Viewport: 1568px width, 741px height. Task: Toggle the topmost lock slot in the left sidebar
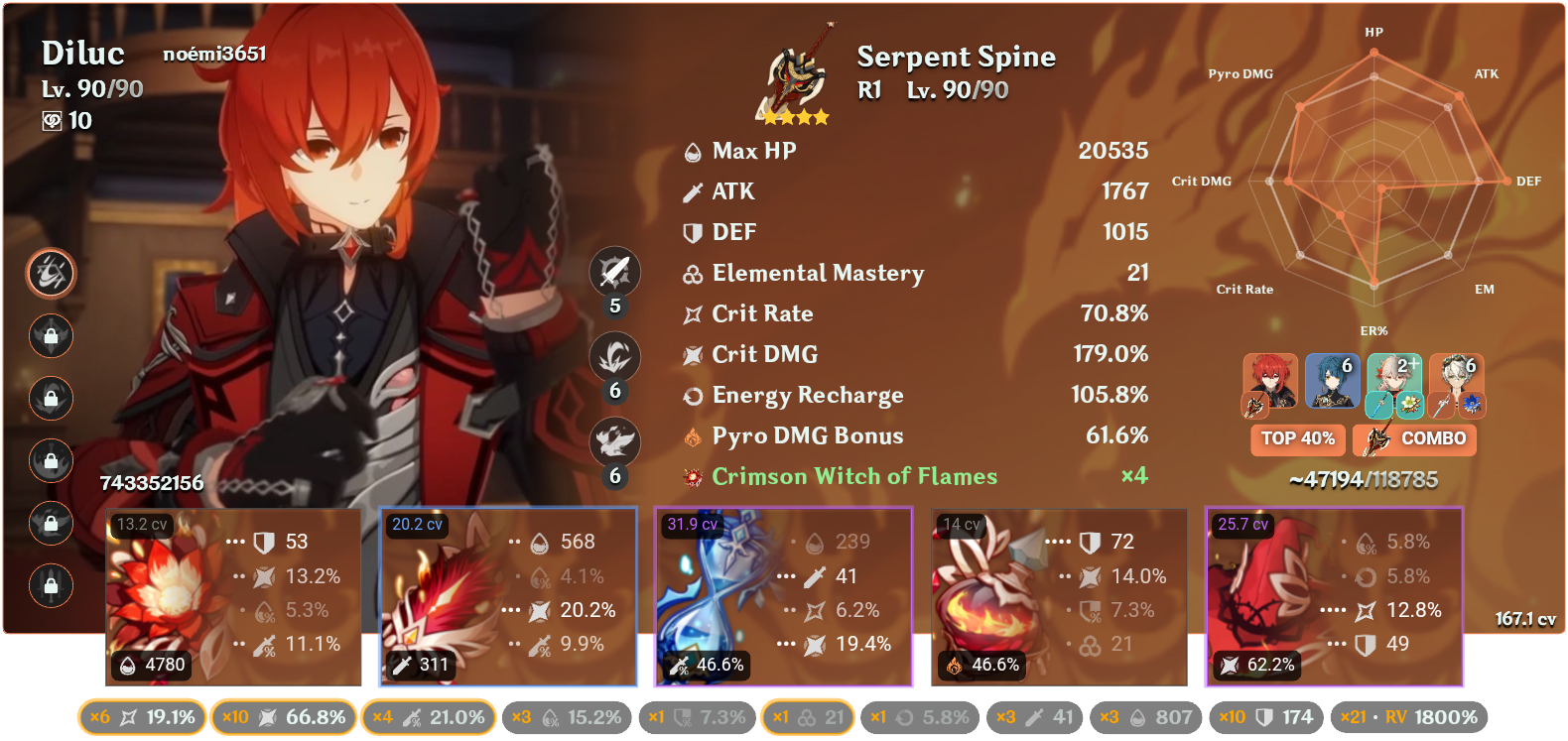click(x=51, y=336)
